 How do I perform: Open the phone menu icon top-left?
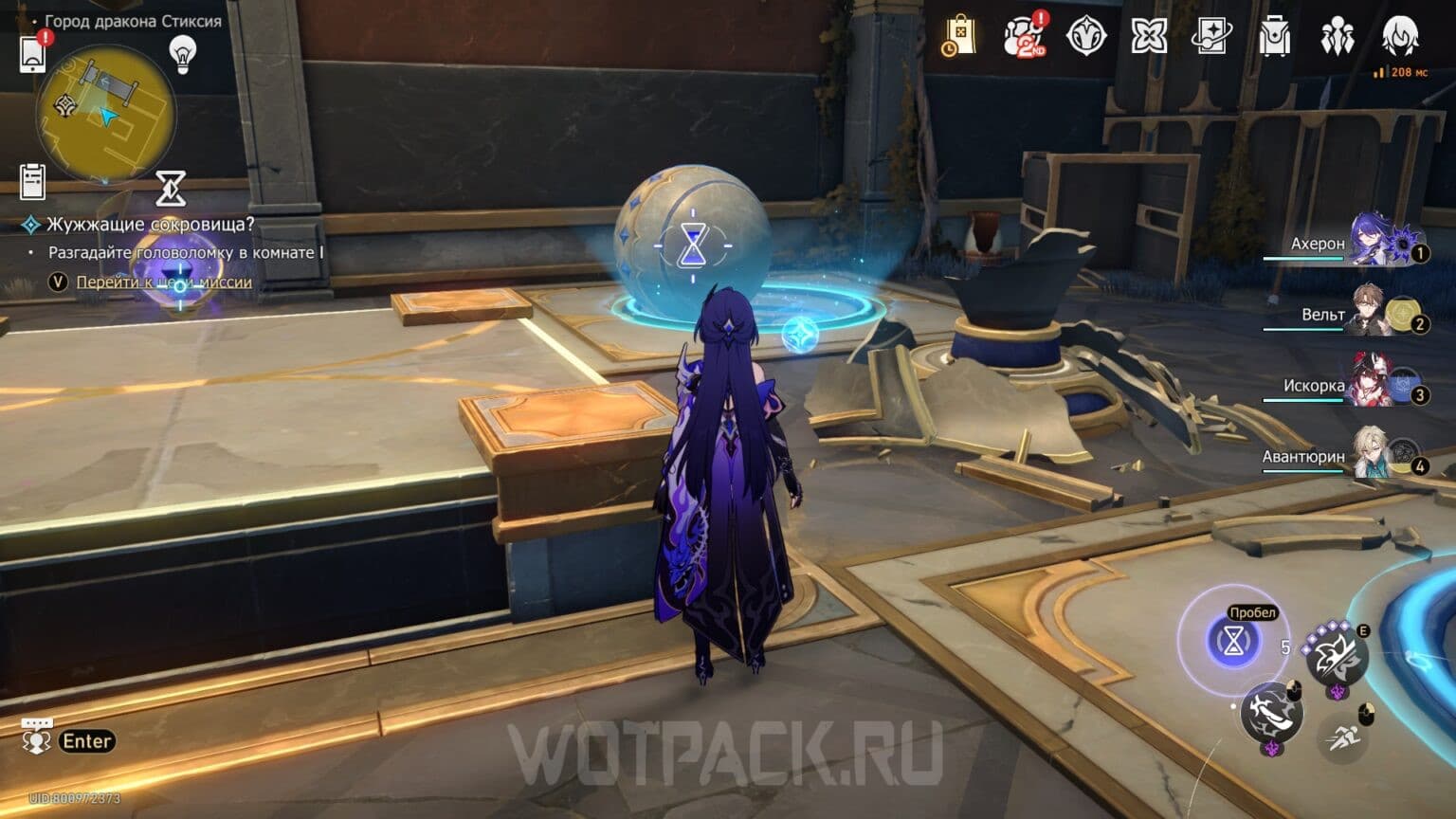[x=34, y=52]
